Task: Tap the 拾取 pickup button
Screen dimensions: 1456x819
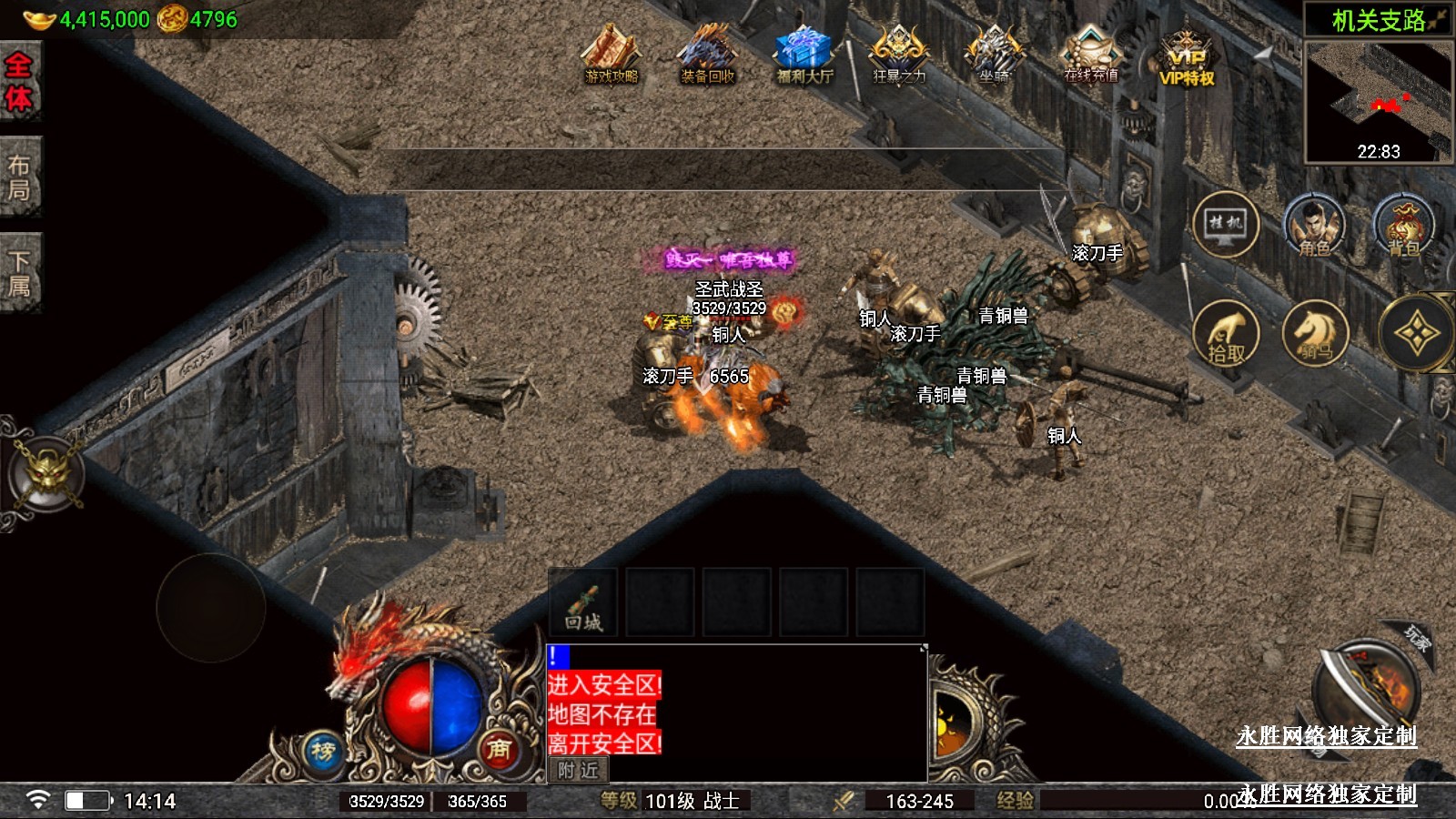Action: coord(1225,333)
